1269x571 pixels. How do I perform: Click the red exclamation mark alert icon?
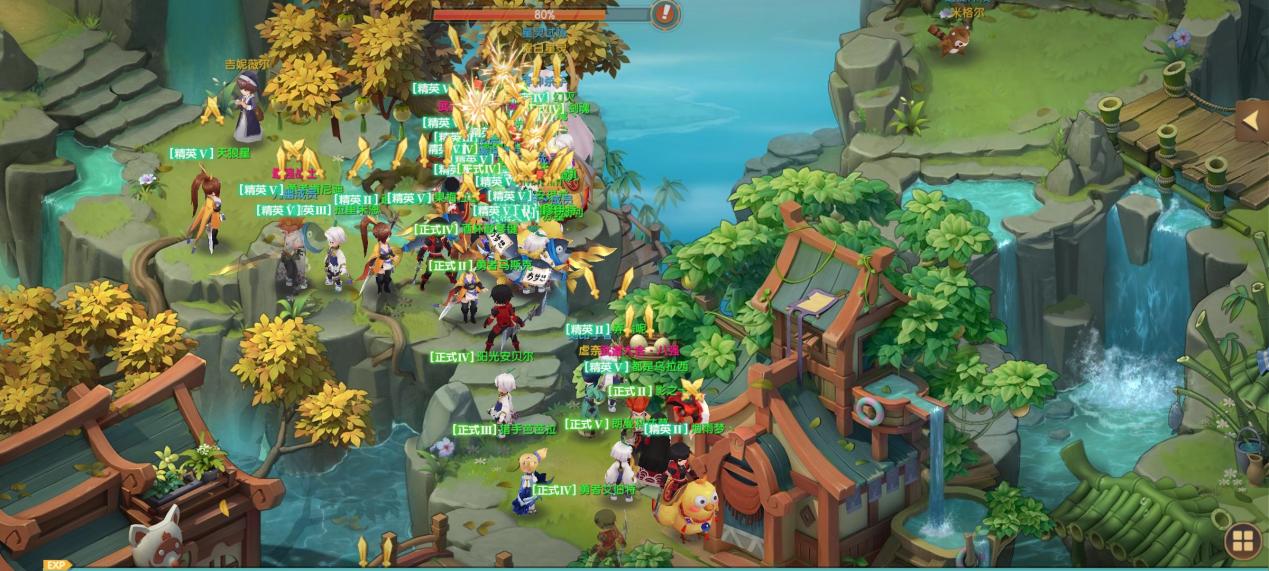click(x=665, y=14)
